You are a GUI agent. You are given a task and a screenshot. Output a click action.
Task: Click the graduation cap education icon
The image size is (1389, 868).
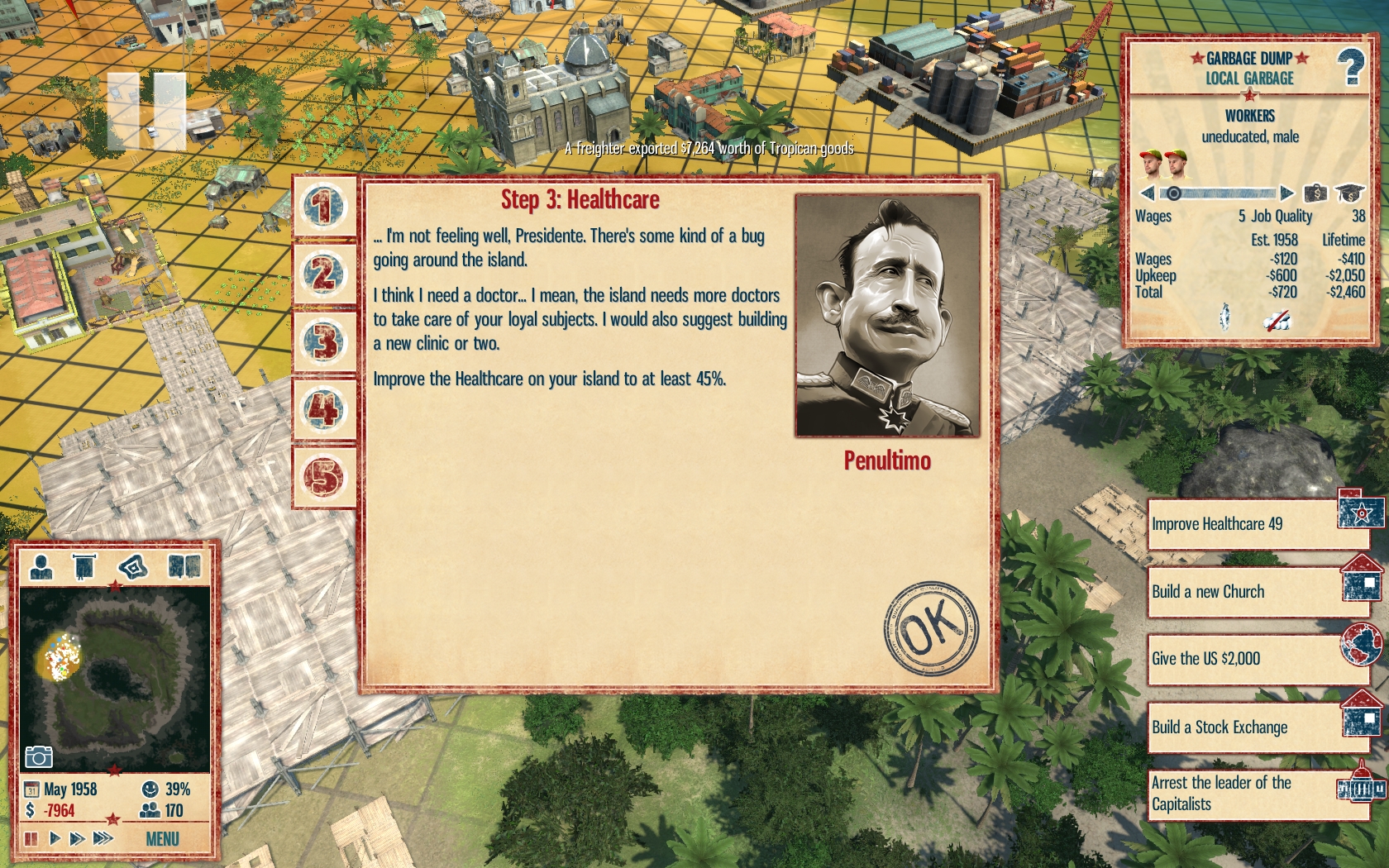1349,193
